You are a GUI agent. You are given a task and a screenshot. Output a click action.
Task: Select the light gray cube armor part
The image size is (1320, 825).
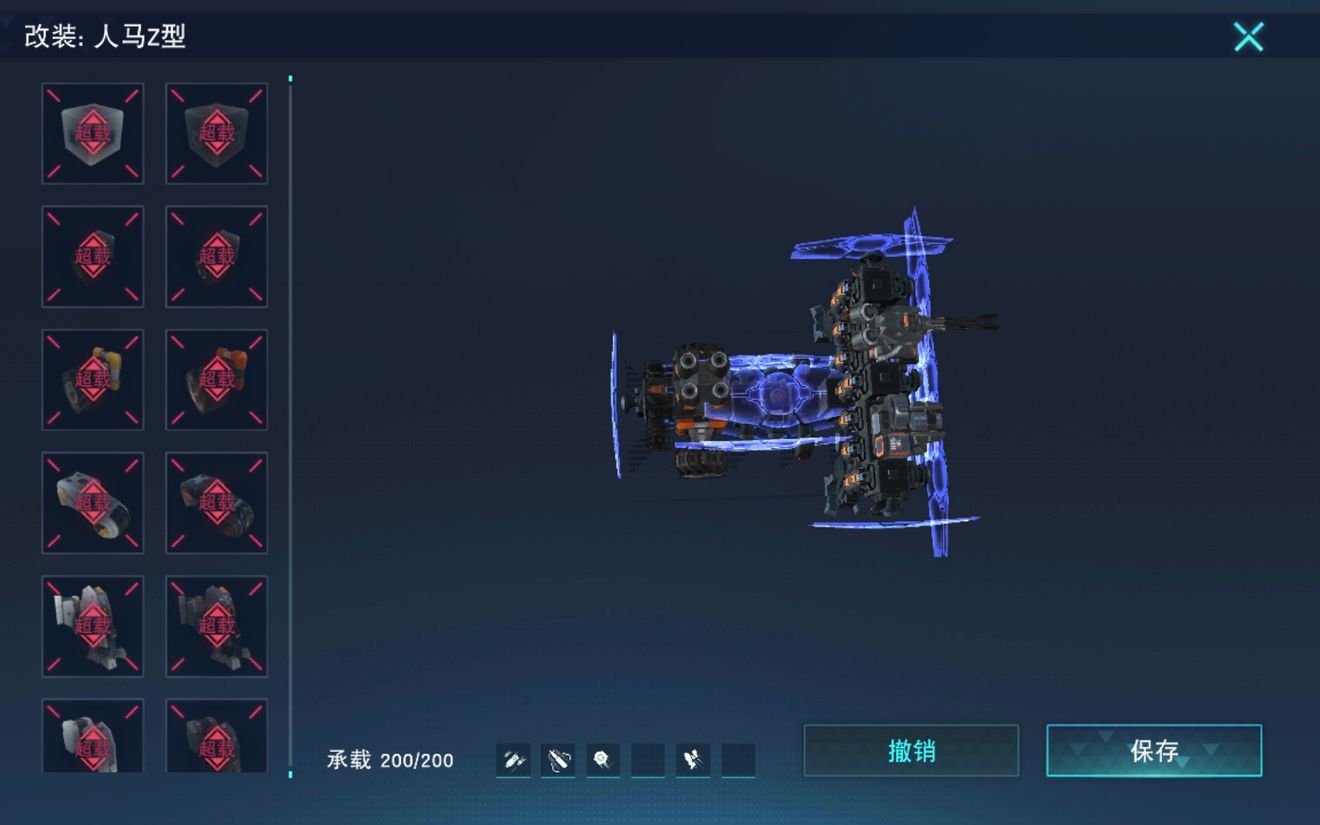[93, 134]
